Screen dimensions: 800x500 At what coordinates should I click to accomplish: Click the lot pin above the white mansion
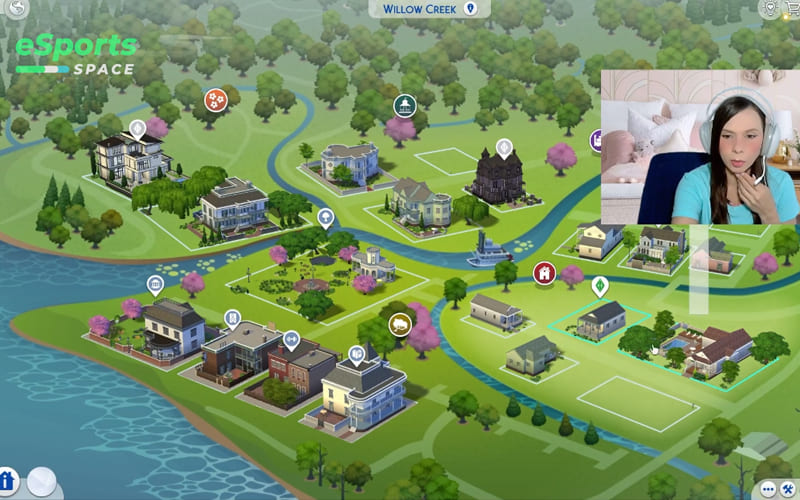(137, 129)
